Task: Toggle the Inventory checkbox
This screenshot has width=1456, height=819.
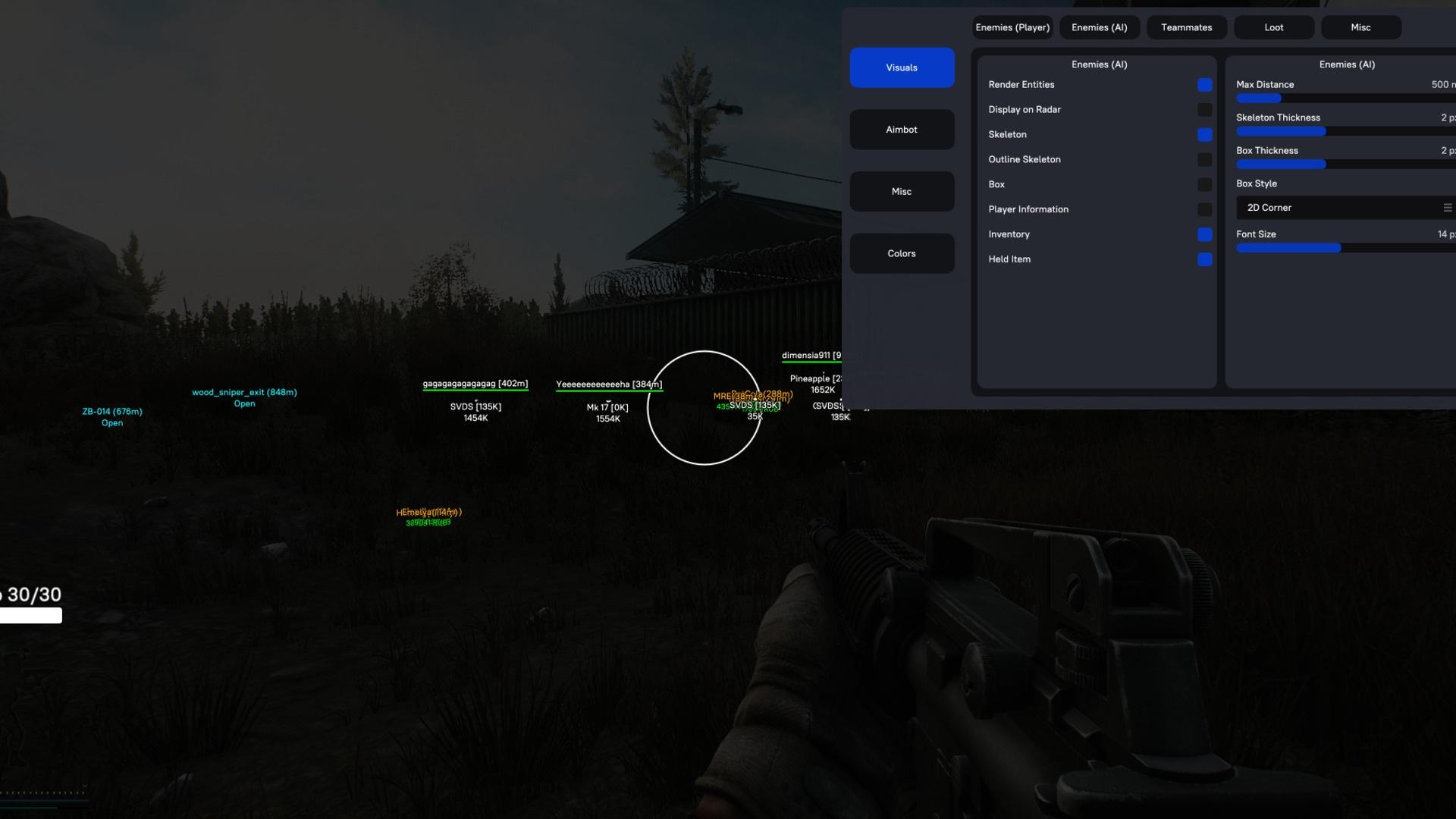Action: tap(1204, 234)
